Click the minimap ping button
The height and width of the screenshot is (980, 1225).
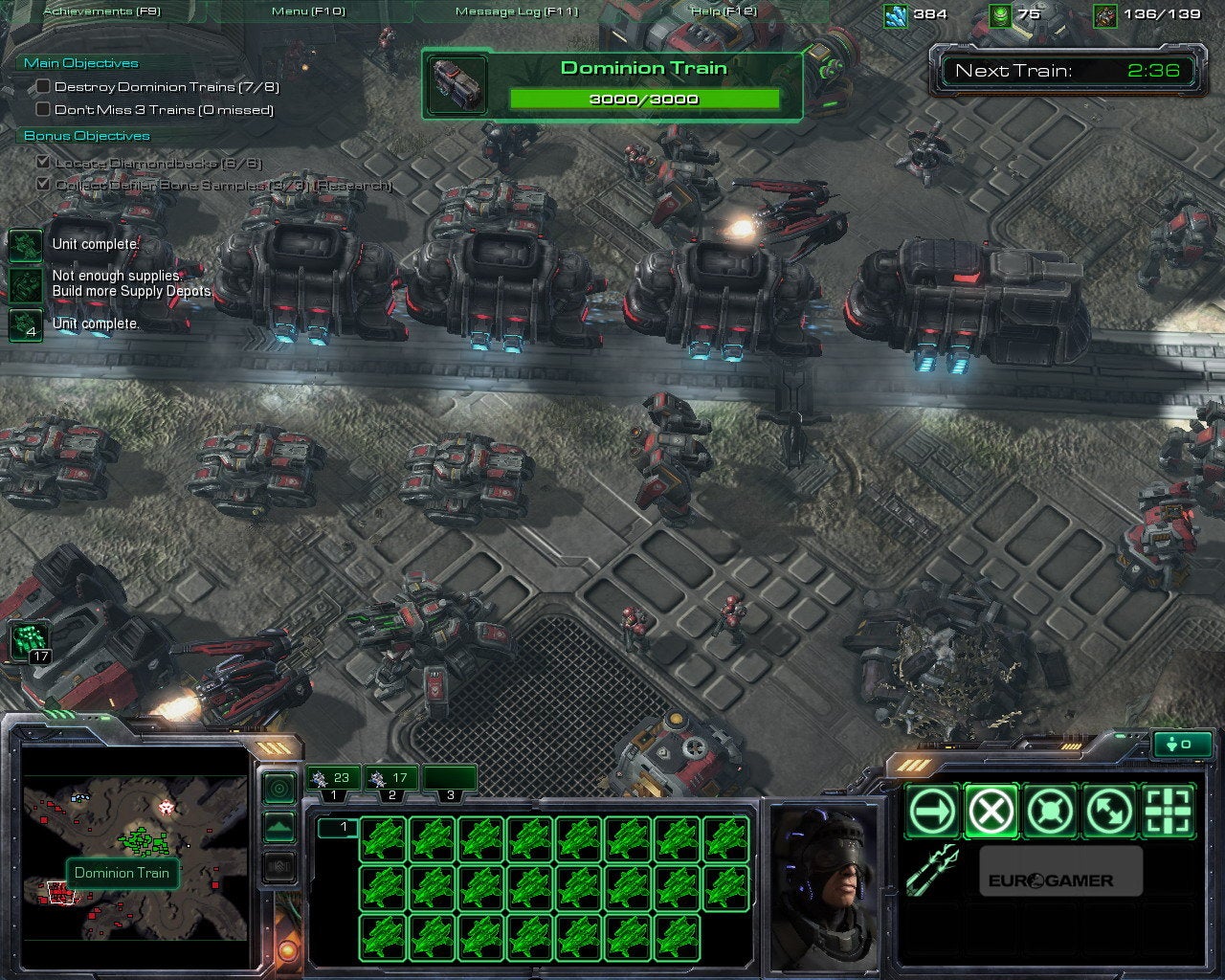pyautogui.click(x=278, y=789)
